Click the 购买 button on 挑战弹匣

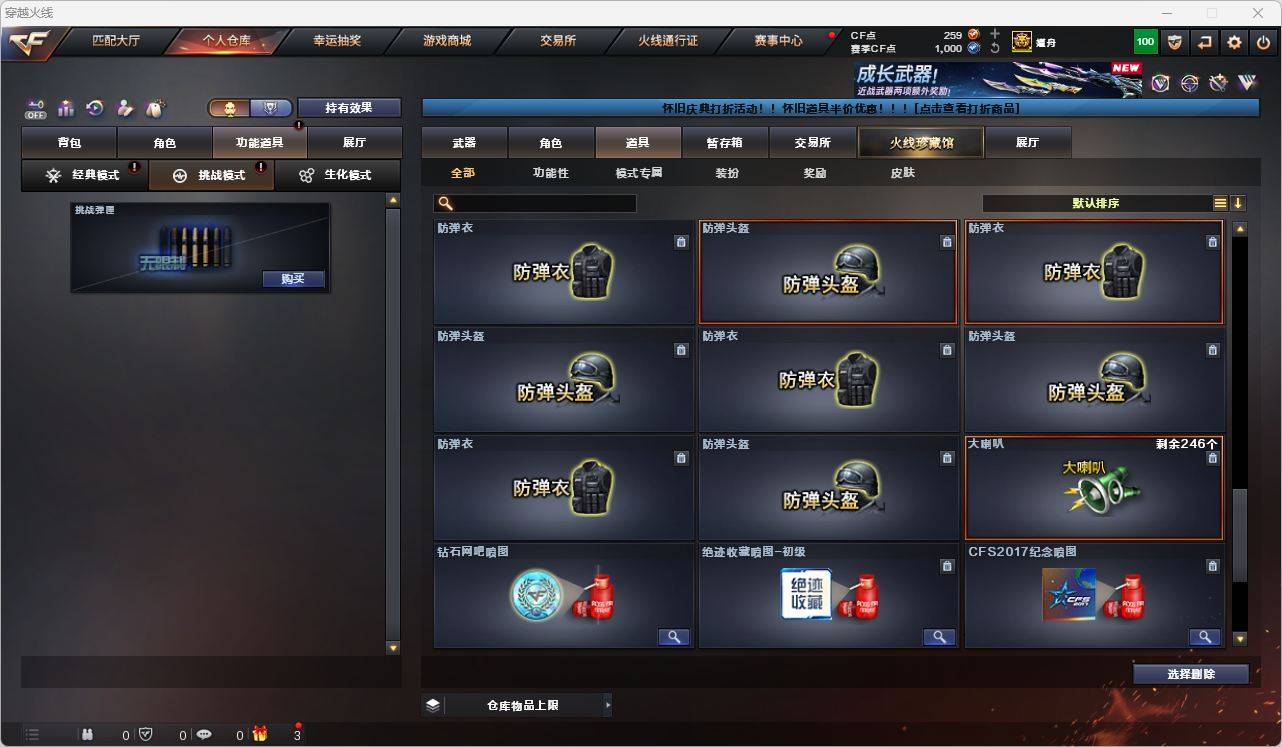292,278
